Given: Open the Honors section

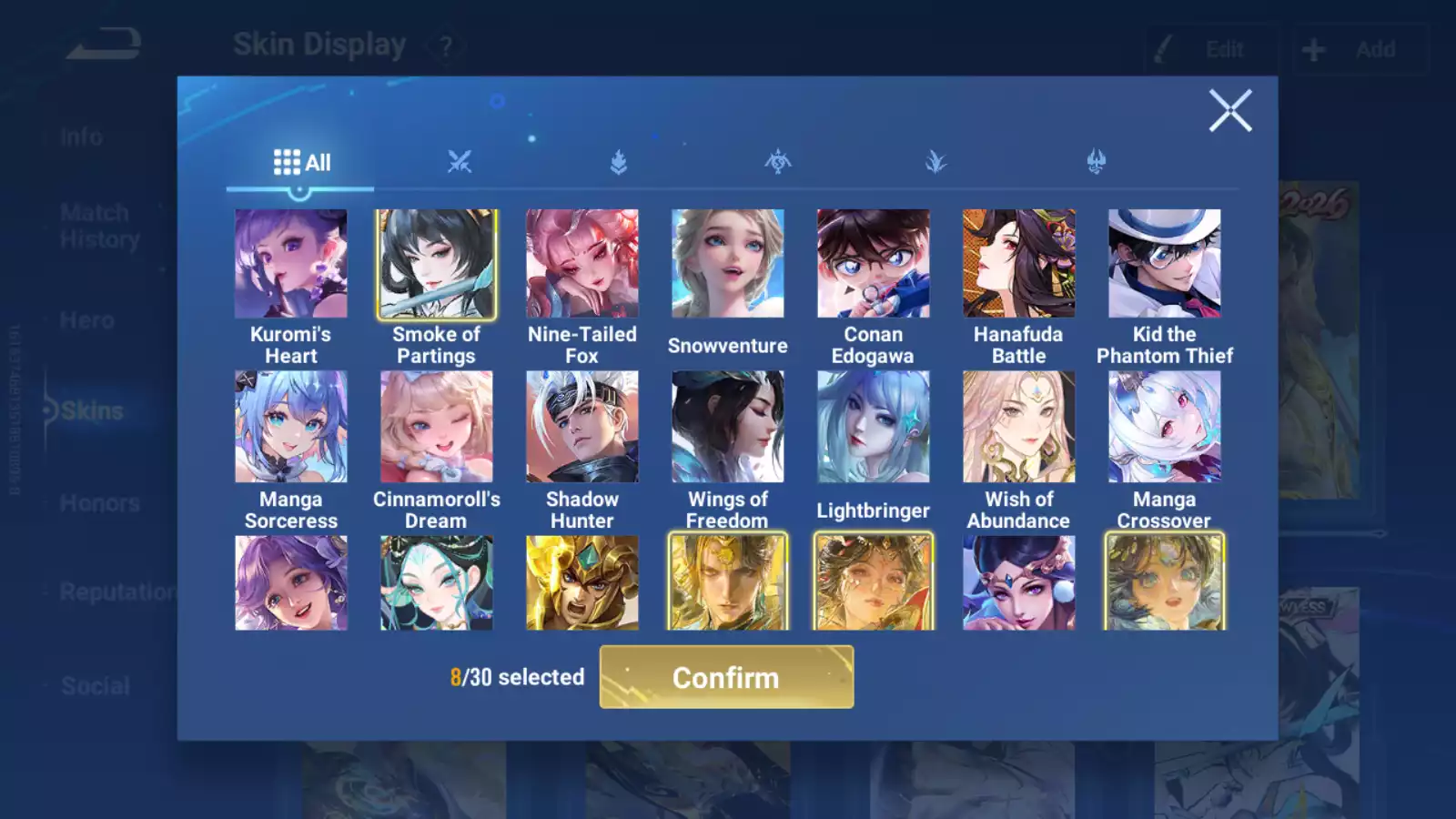Looking at the screenshot, I should tap(98, 502).
